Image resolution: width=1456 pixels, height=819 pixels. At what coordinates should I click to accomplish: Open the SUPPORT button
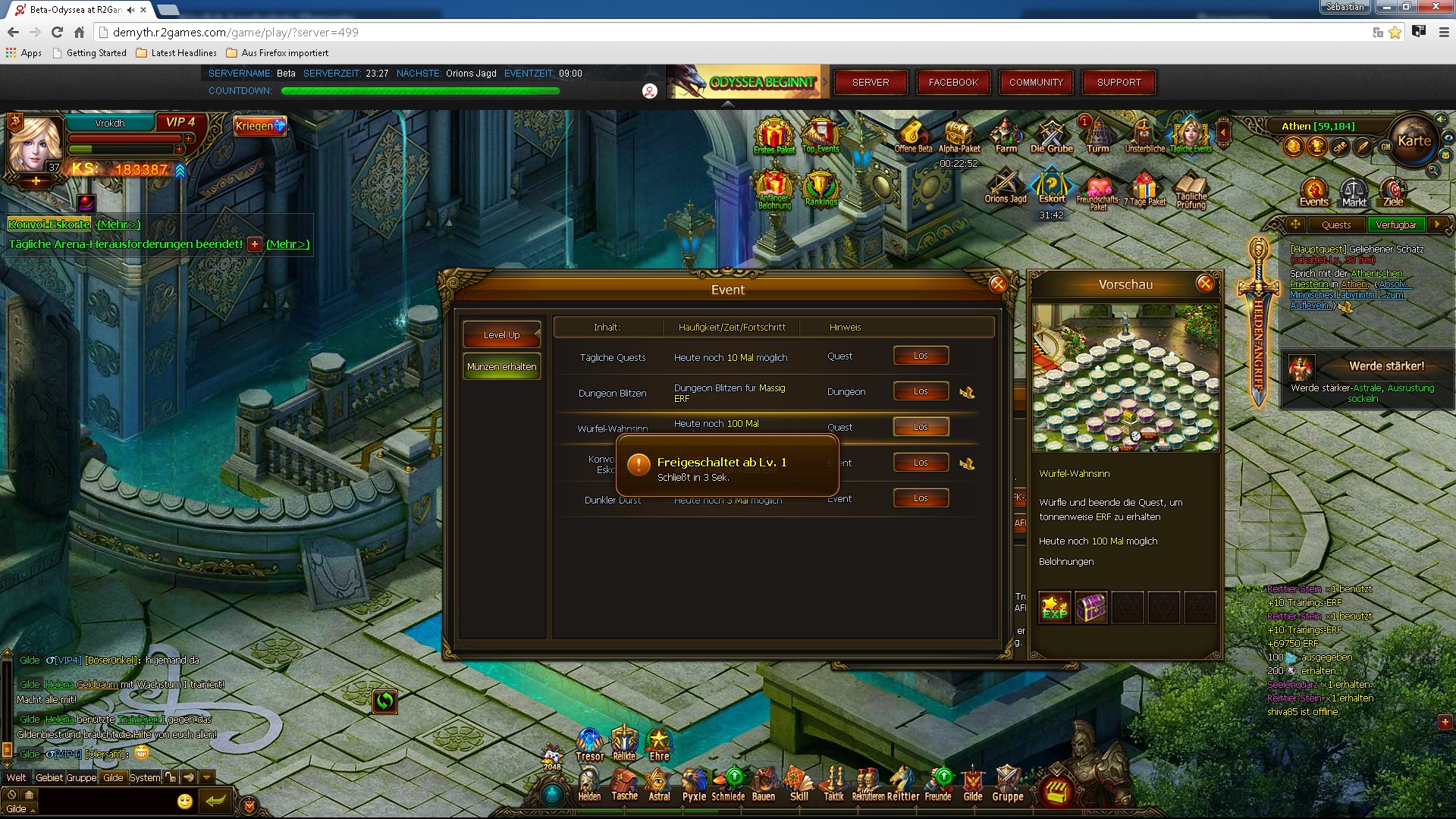[1119, 83]
